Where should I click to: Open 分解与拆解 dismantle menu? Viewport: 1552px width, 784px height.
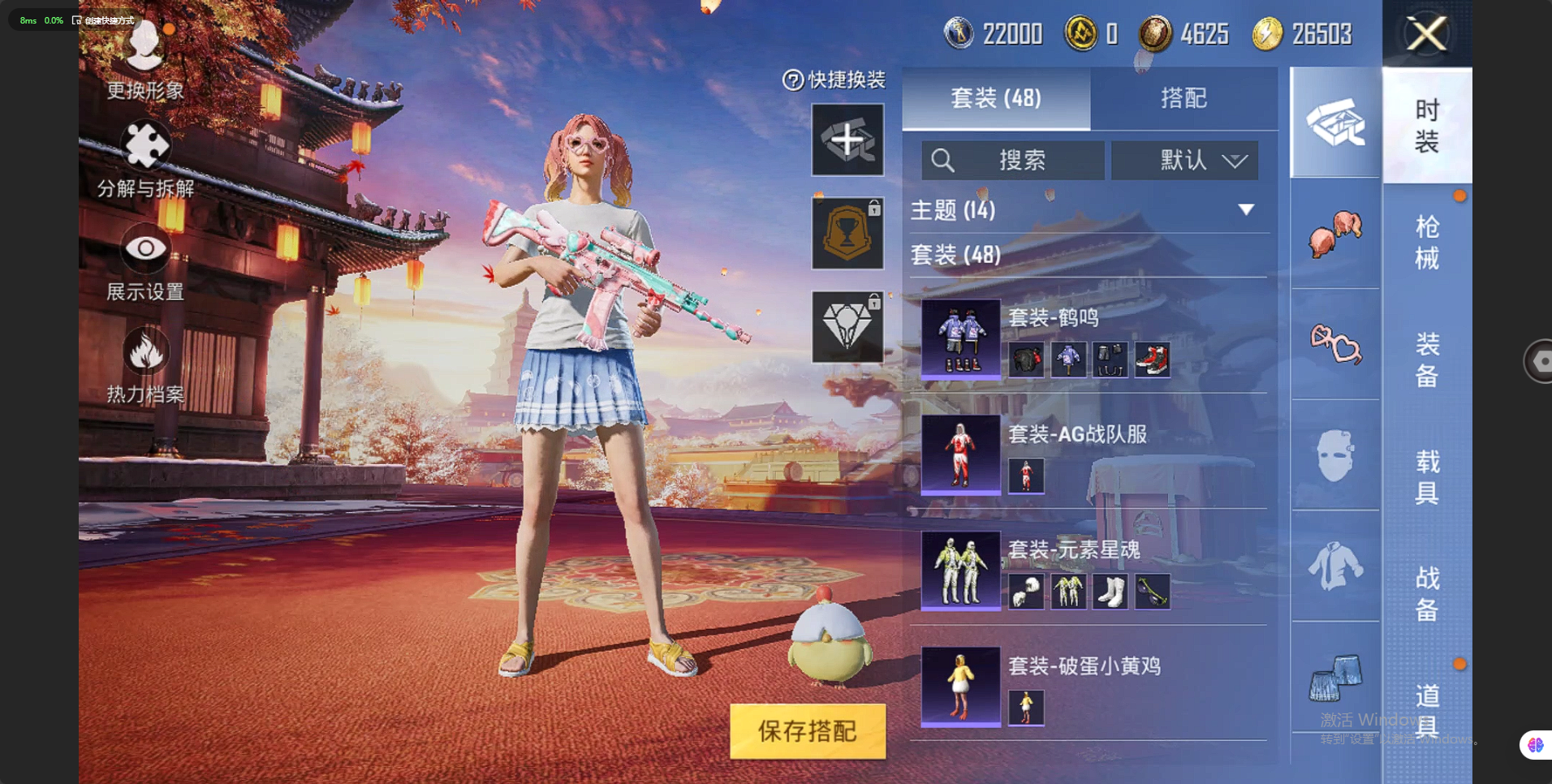(145, 160)
